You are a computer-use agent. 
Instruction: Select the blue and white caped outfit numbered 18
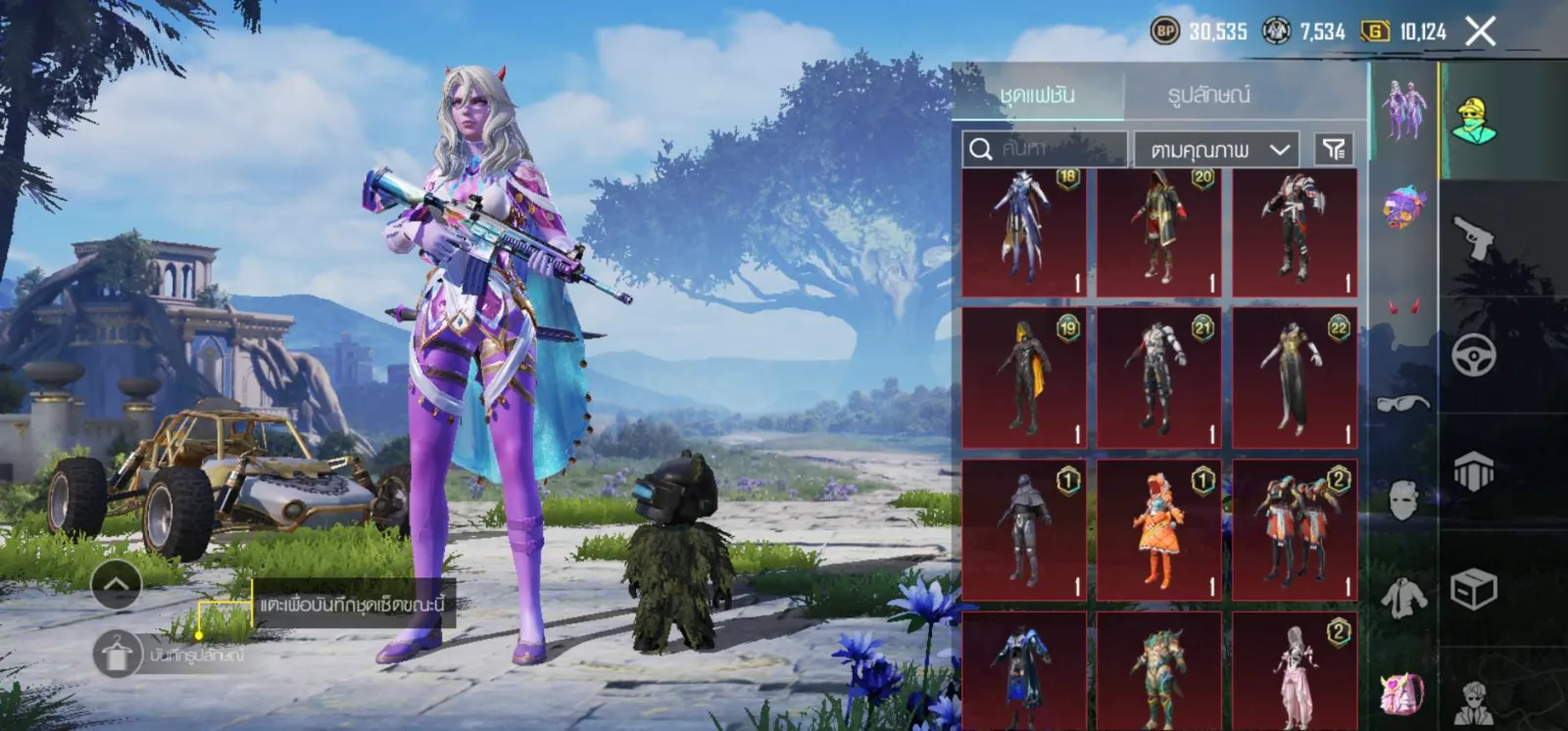(1023, 232)
